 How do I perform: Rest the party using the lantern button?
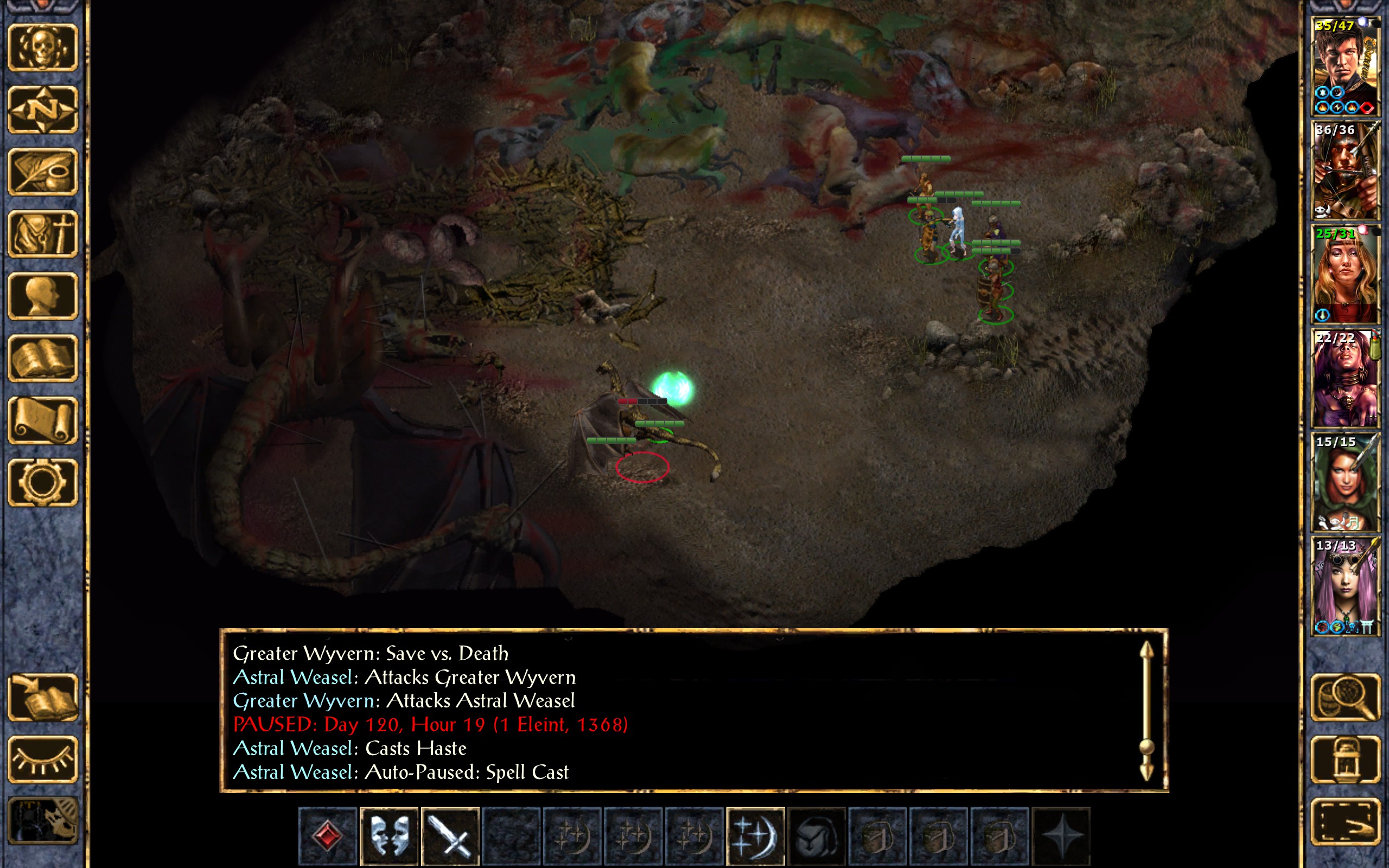click(x=1345, y=759)
